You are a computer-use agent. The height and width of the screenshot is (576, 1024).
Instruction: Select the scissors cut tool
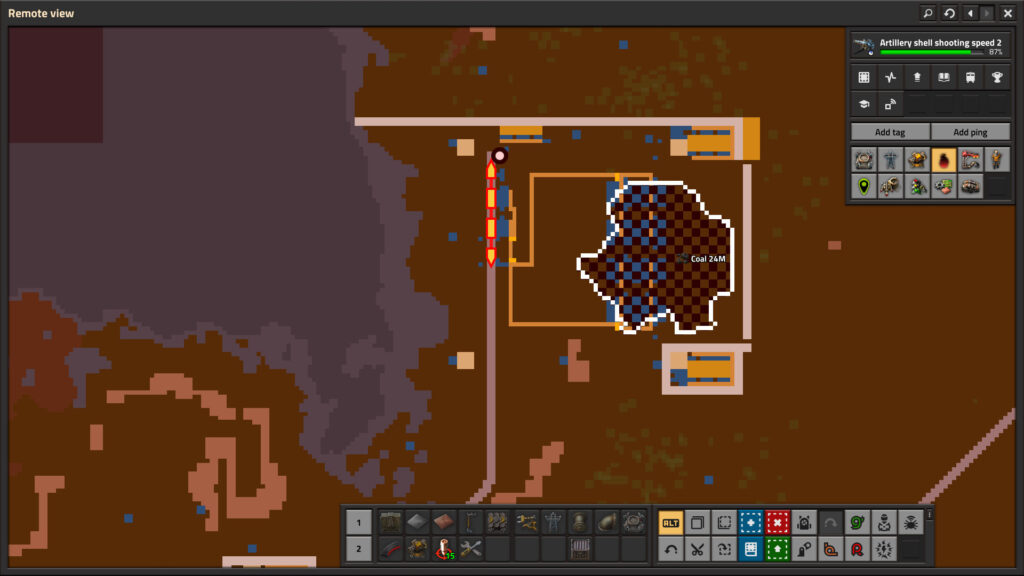coord(698,549)
